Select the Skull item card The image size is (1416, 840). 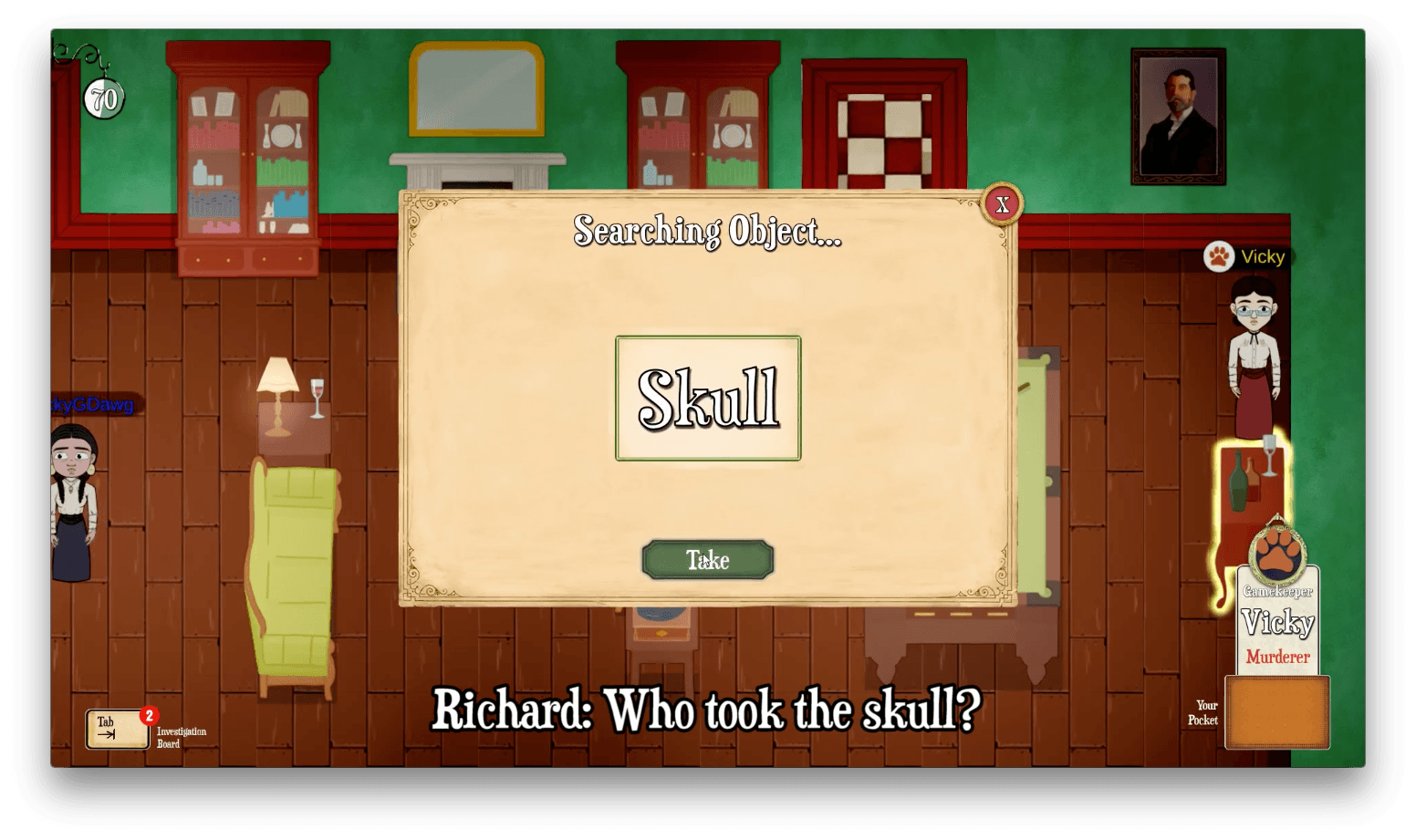coord(708,399)
